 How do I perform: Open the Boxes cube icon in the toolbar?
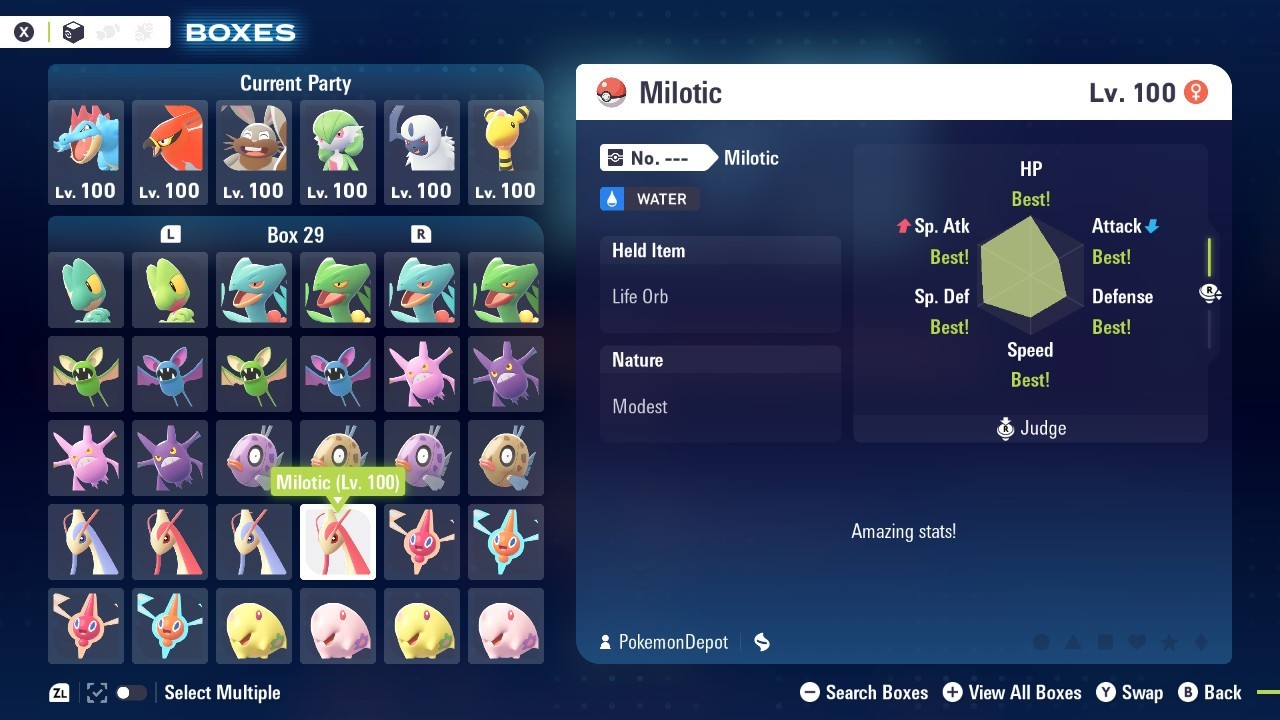72,31
